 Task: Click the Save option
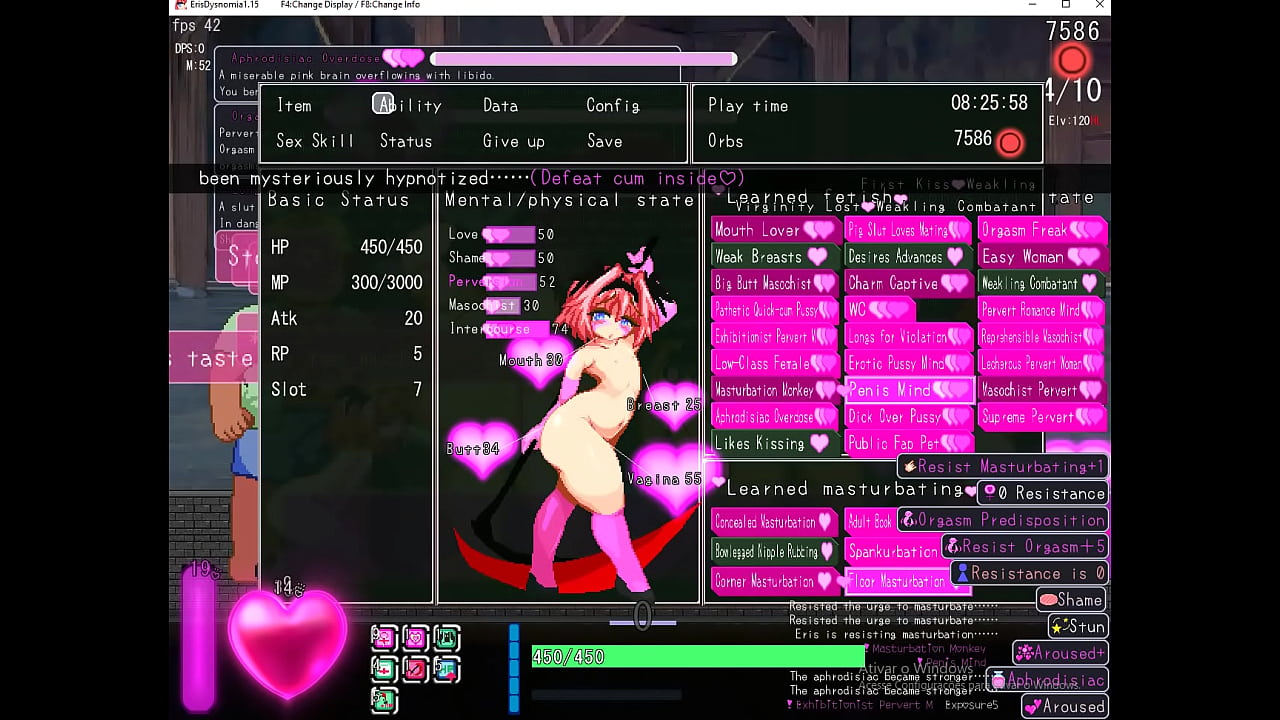pyautogui.click(x=603, y=141)
